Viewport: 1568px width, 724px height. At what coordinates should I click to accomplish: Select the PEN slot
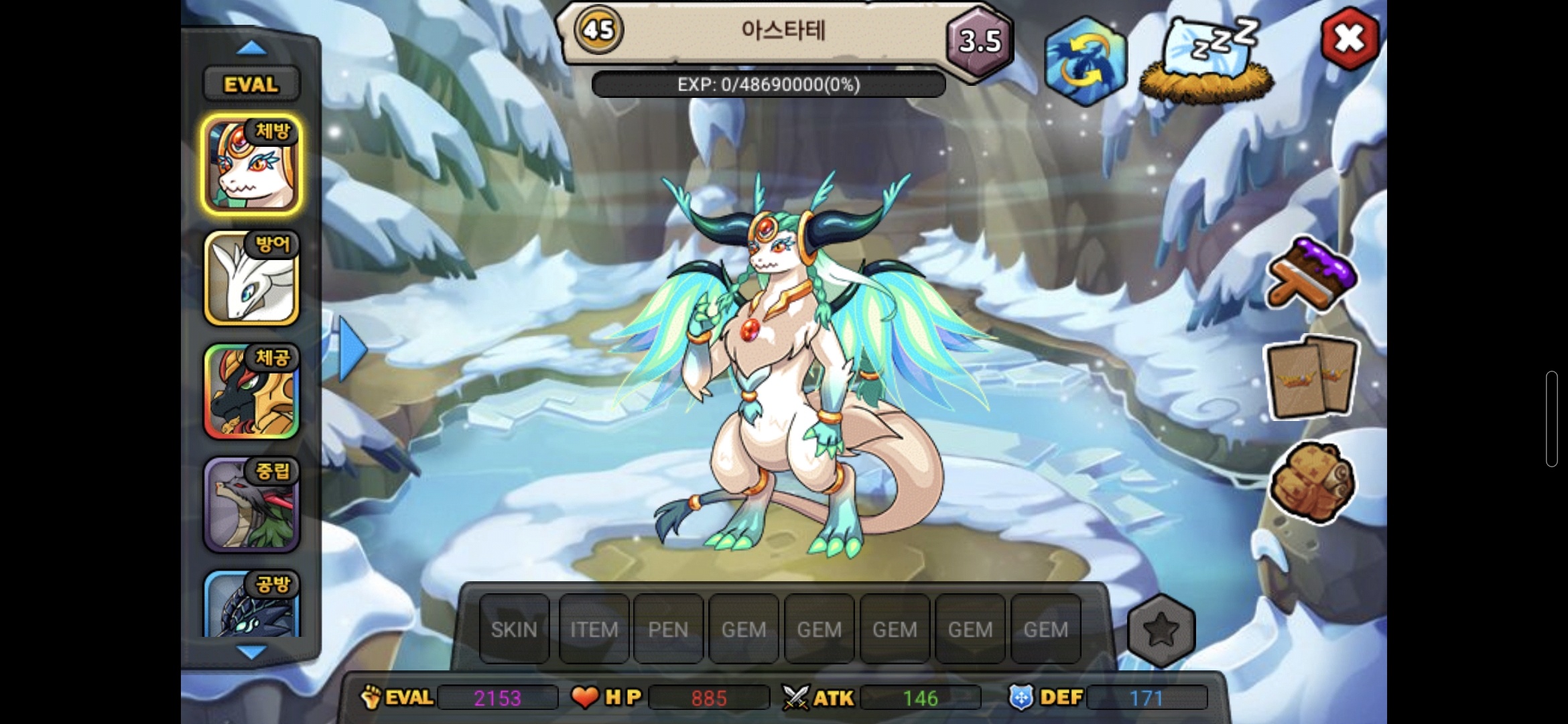coord(668,629)
